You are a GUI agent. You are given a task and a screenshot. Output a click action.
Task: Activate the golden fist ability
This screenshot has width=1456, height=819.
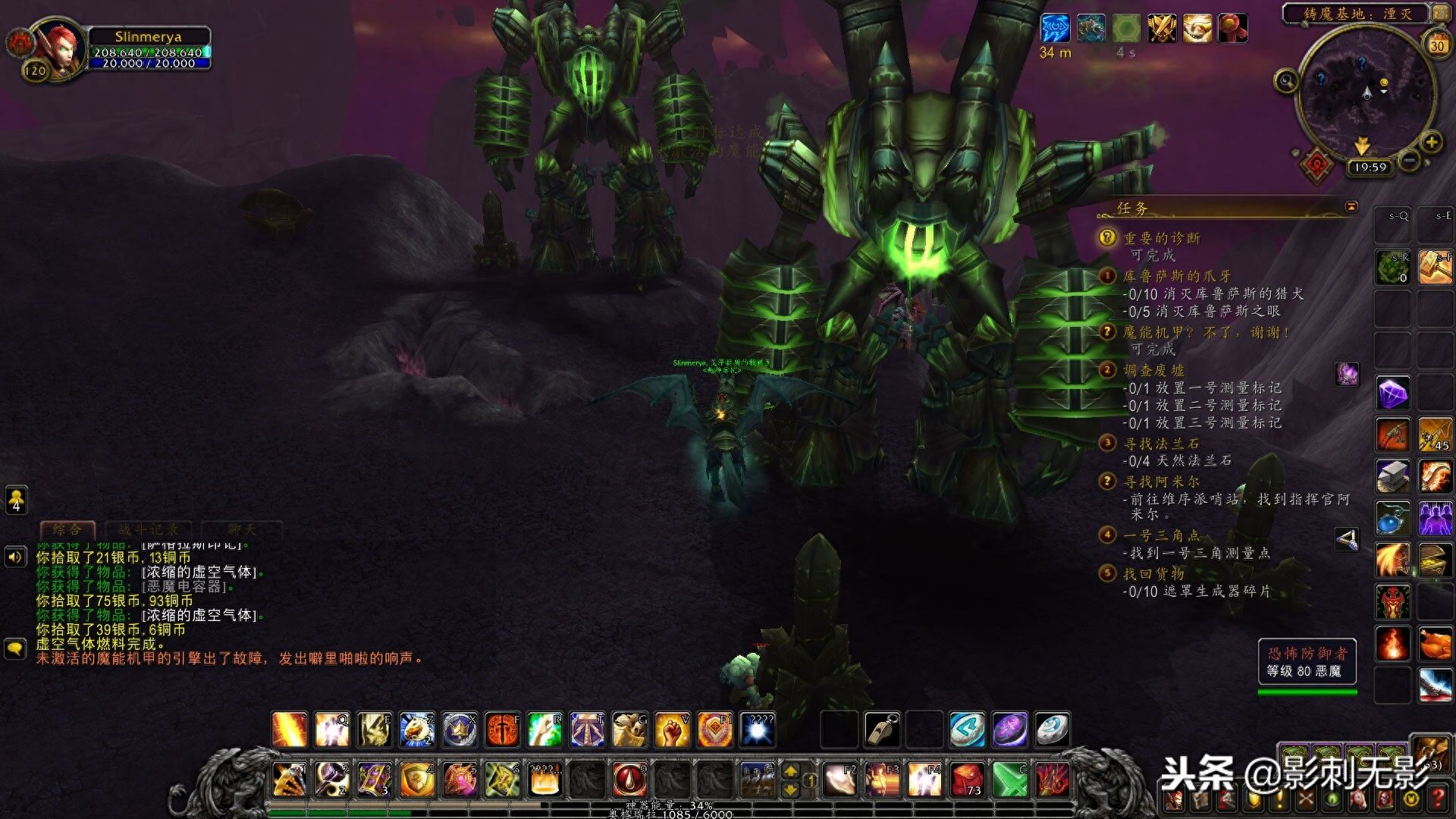tap(672, 730)
